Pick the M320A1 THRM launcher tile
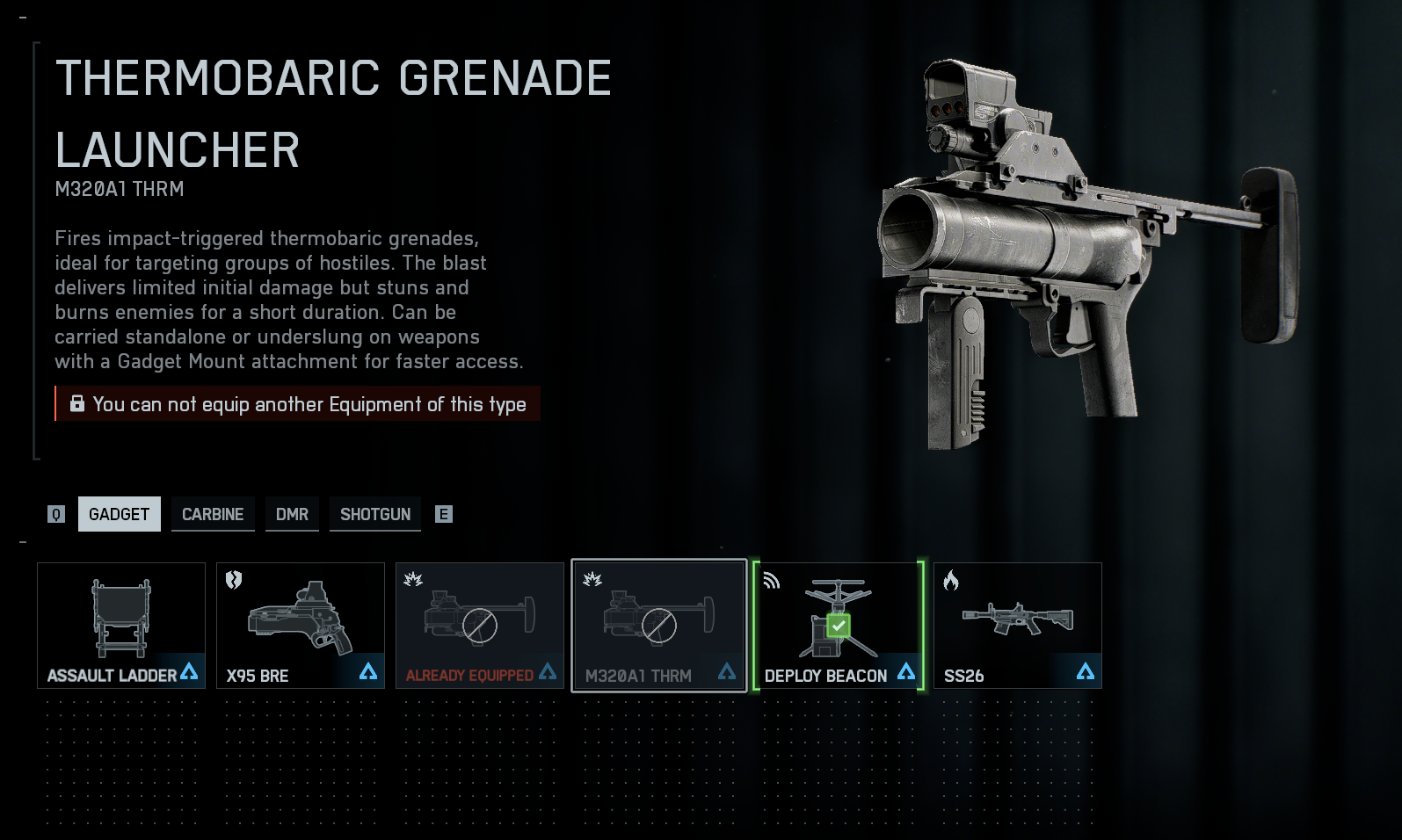Image resolution: width=1402 pixels, height=840 pixels. 659,626
